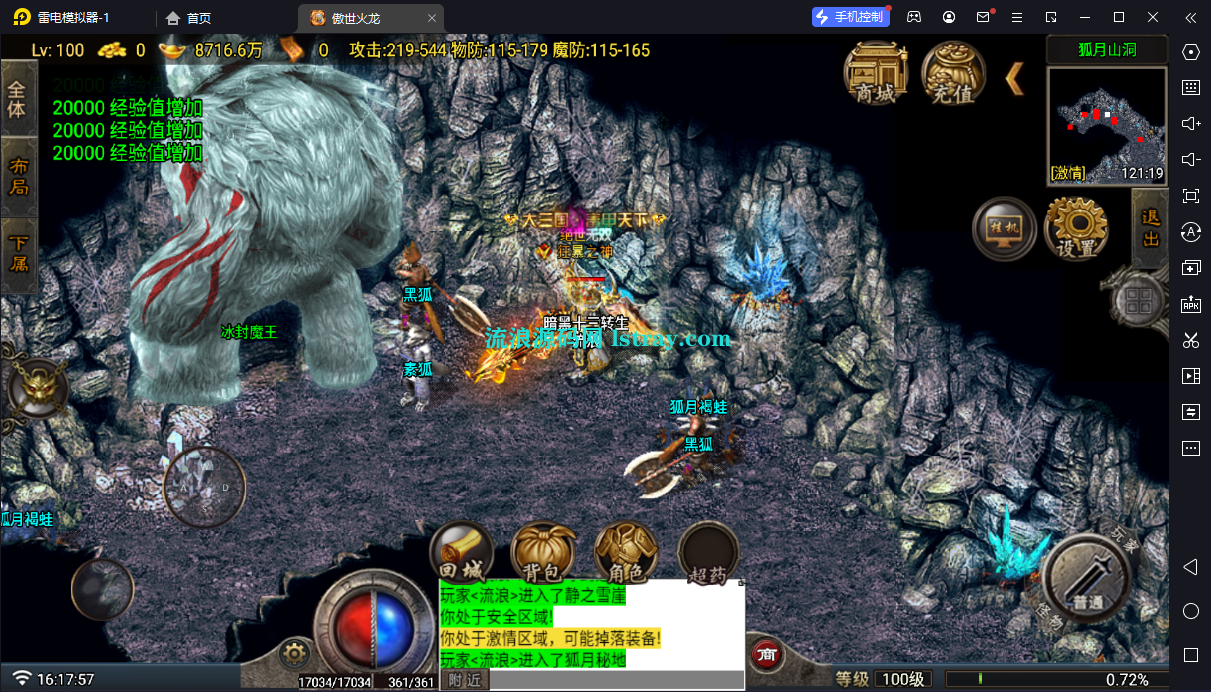1211x692 pixels.
Task: Open the 设置 settings gear
Action: 1076,228
